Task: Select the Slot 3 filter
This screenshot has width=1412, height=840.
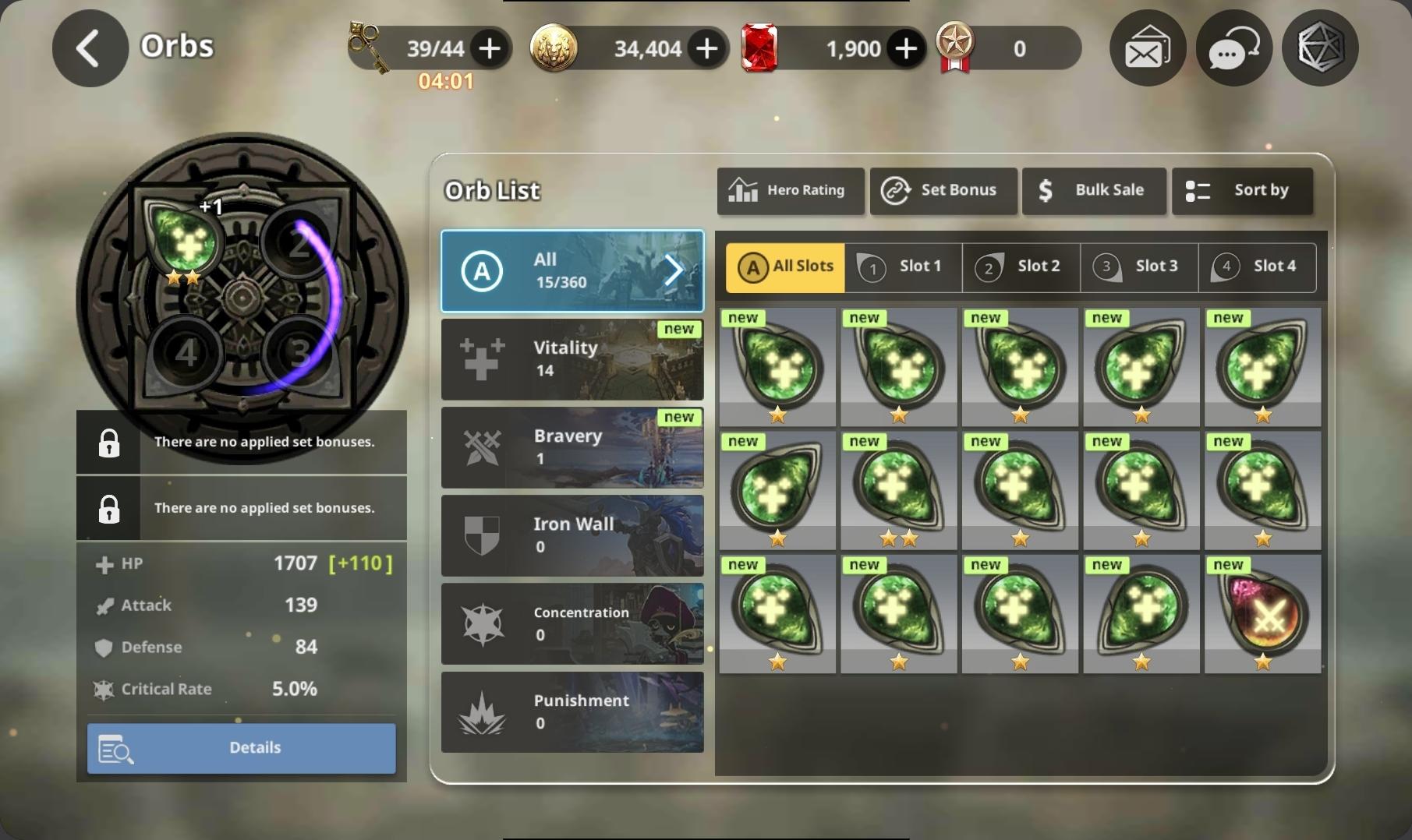Action: click(x=1139, y=267)
